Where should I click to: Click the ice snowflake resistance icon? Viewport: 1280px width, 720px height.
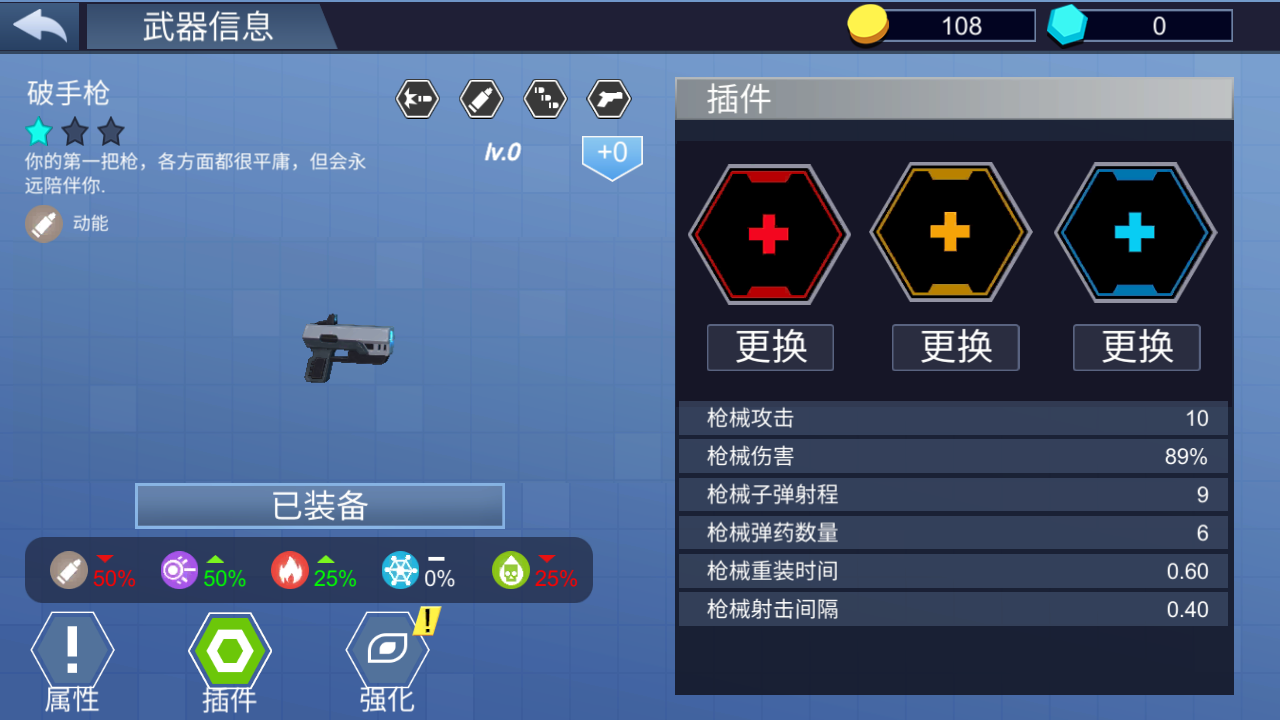coord(399,571)
